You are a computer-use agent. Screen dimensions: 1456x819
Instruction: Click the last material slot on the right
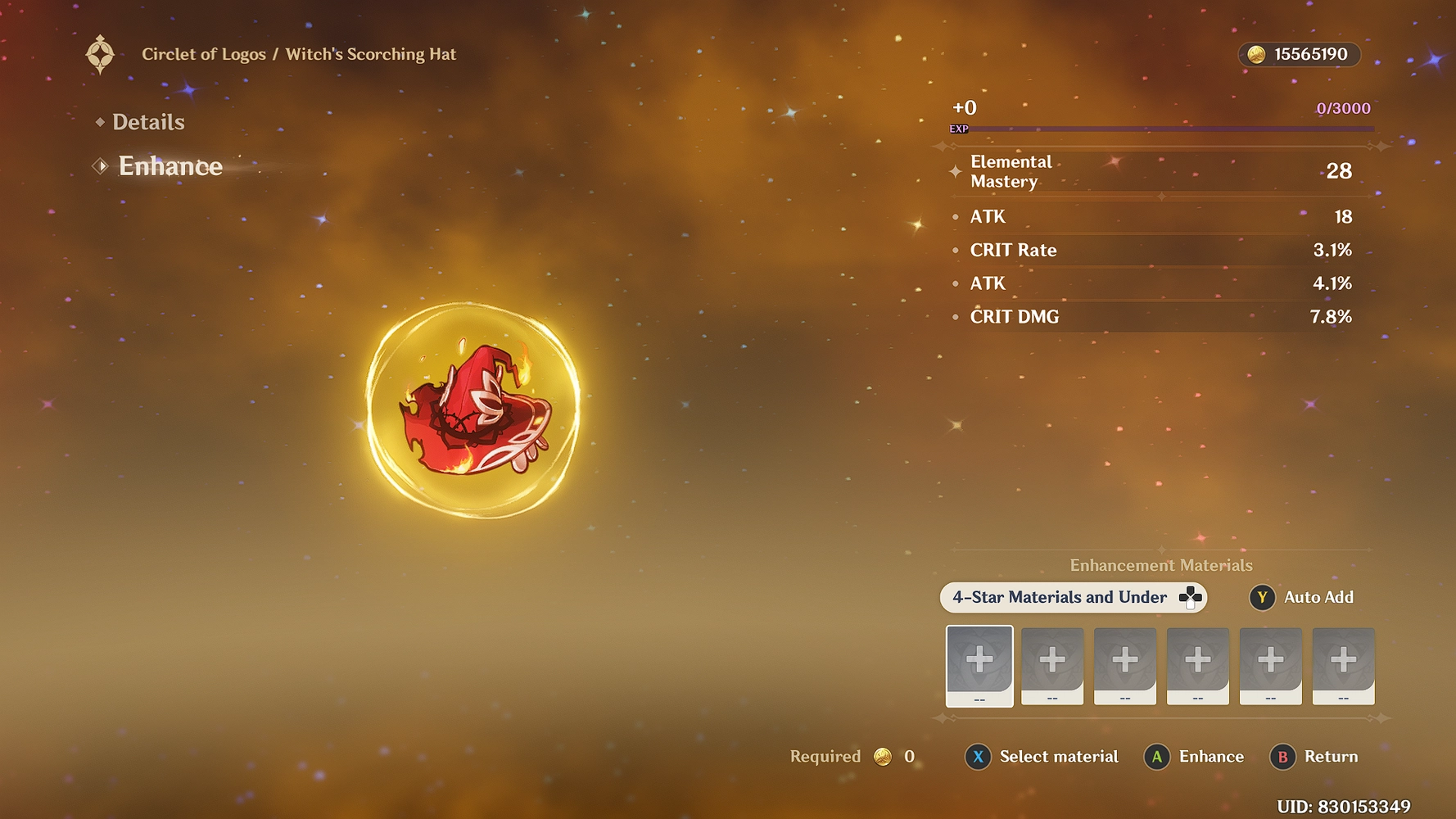pyautogui.click(x=1343, y=665)
